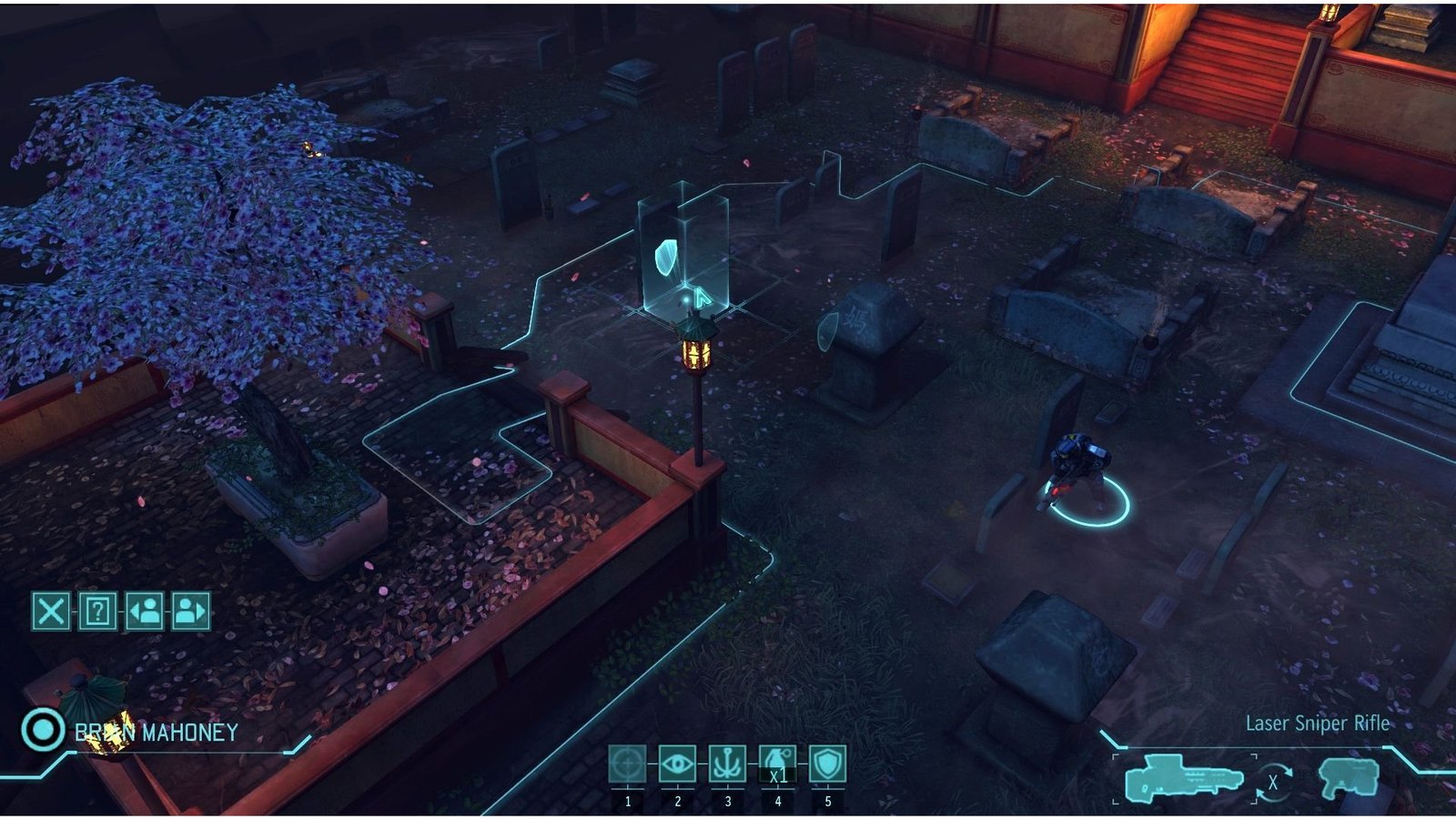Select the frag grenade ability
This screenshot has height=819, width=1456.
point(777,764)
